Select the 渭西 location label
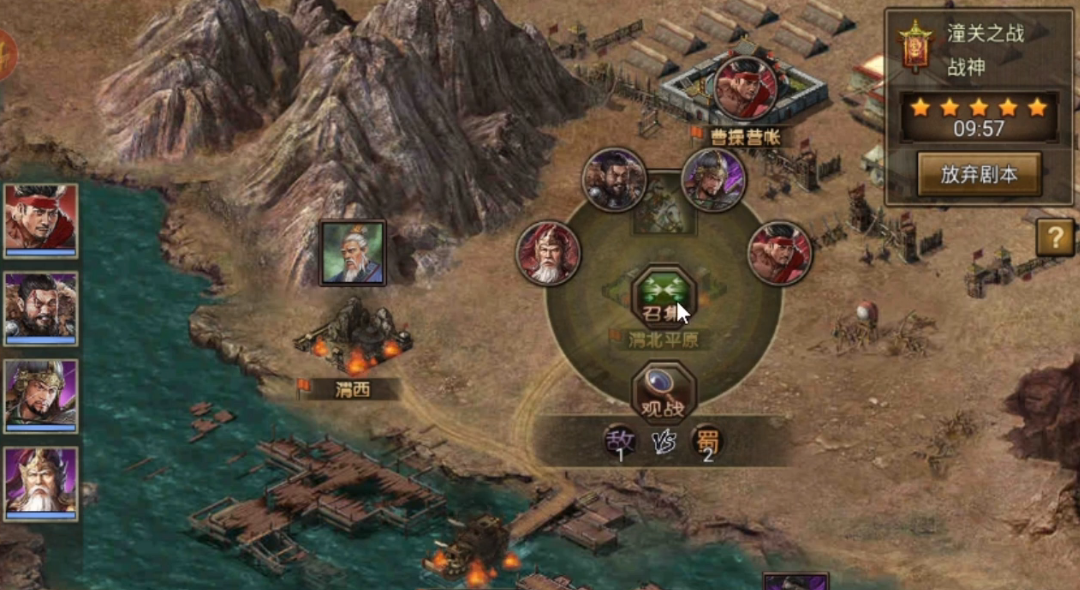The image size is (1080, 590). coord(352,390)
